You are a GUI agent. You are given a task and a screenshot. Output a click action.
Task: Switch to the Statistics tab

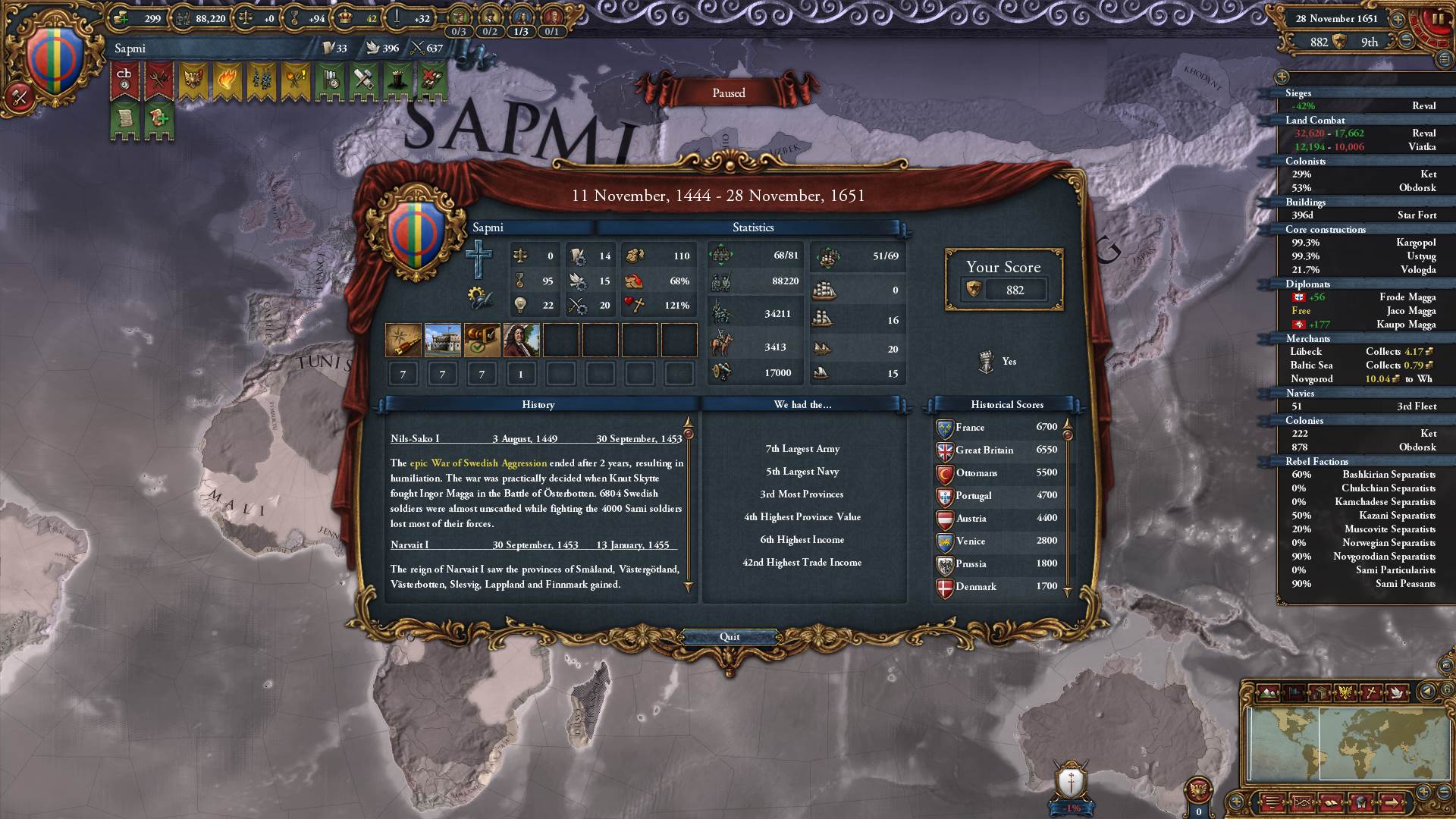point(752,227)
